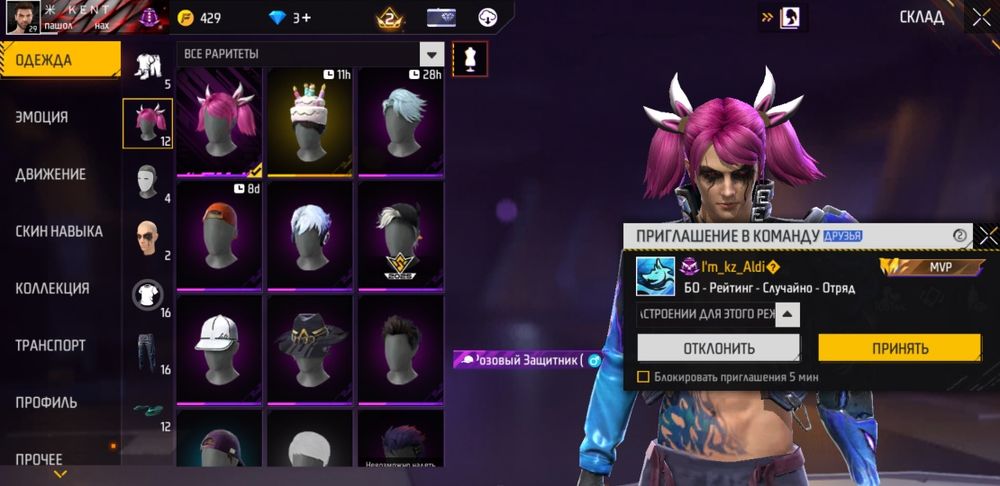This screenshot has height=486, width=1000.
Task: Decline the invite with ОТКЛОНИТЬ
Action: [x=718, y=348]
